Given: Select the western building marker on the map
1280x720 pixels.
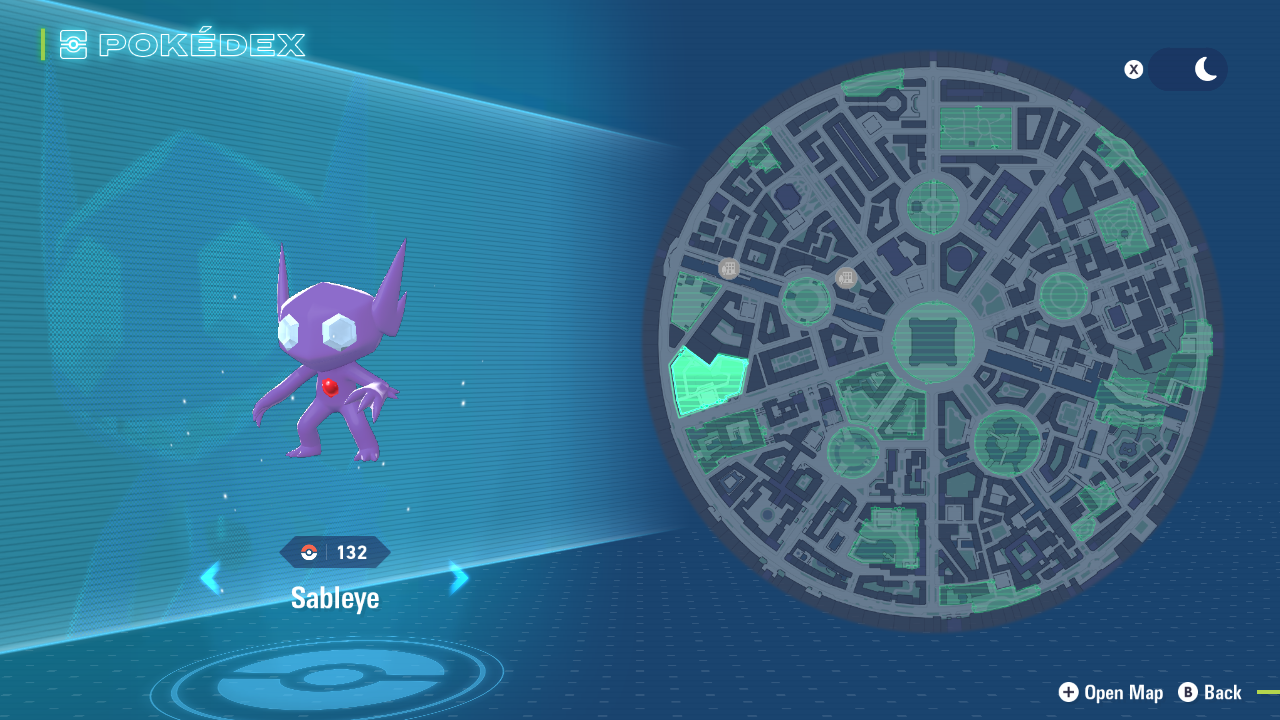Looking at the screenshot, I should pyautogui.click(x=727, y=269).
